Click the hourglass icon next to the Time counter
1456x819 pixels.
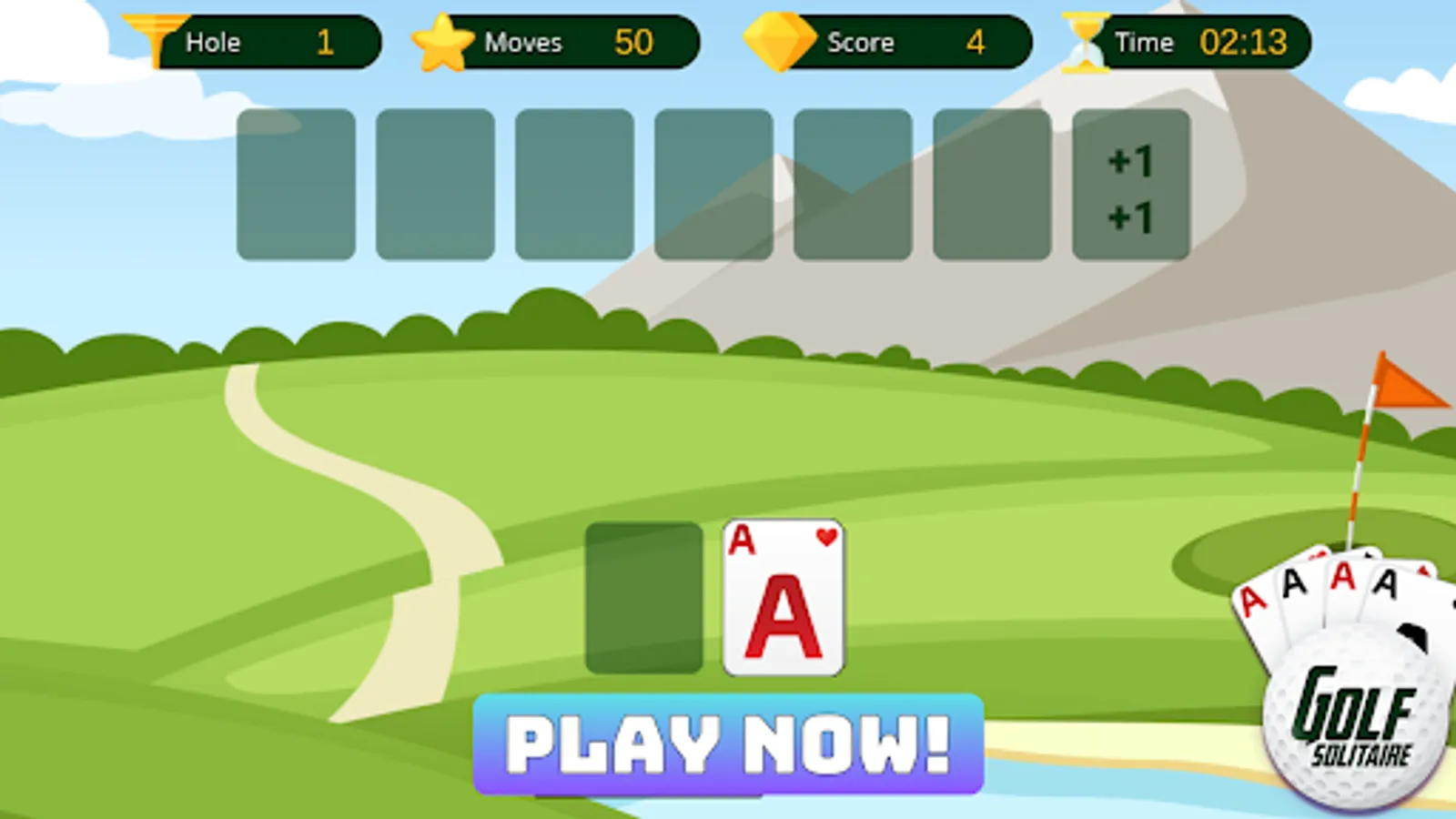pos(1085,39)
